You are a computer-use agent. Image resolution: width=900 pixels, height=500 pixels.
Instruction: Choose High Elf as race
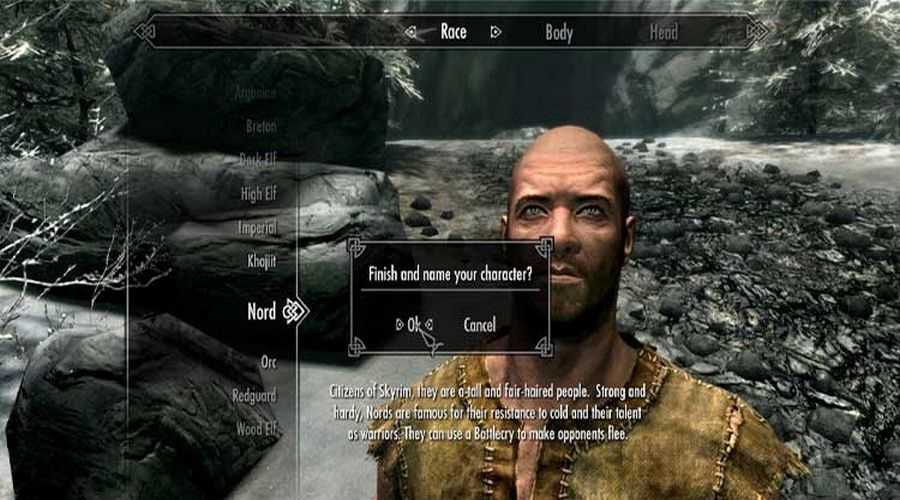(259, 194)
